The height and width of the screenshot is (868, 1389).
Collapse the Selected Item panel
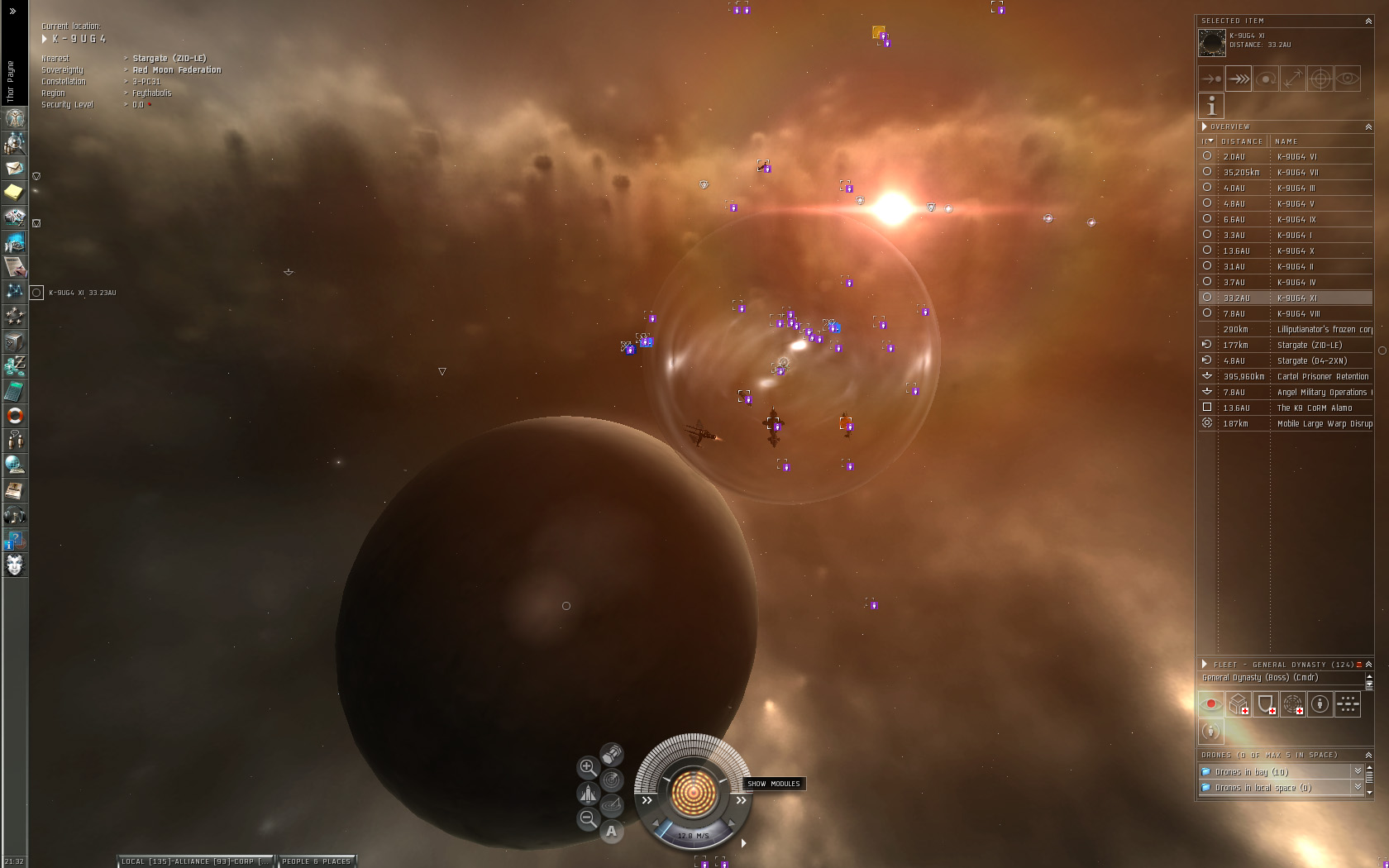click(1368, 21)
